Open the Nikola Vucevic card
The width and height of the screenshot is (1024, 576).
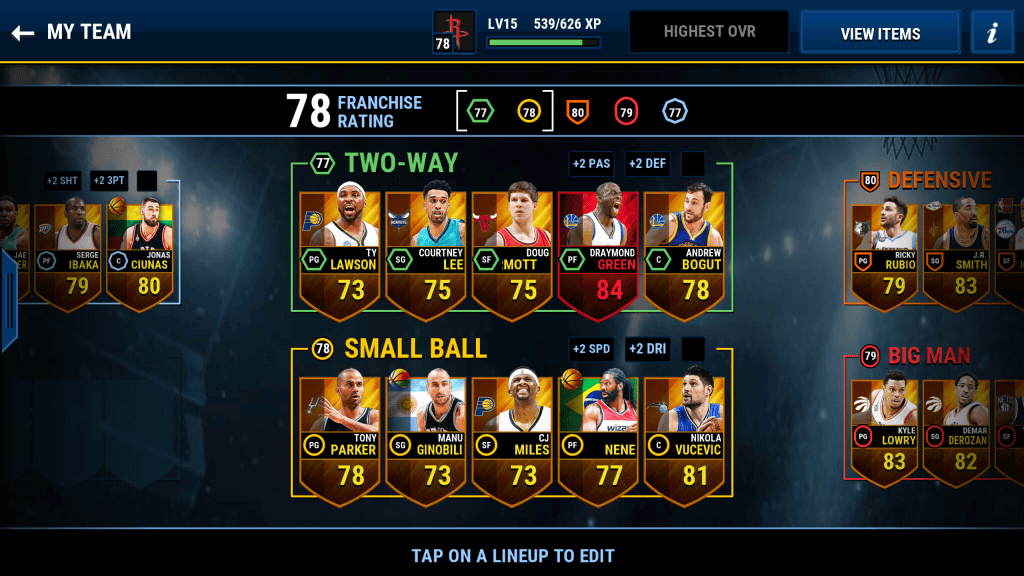(685, 435)
